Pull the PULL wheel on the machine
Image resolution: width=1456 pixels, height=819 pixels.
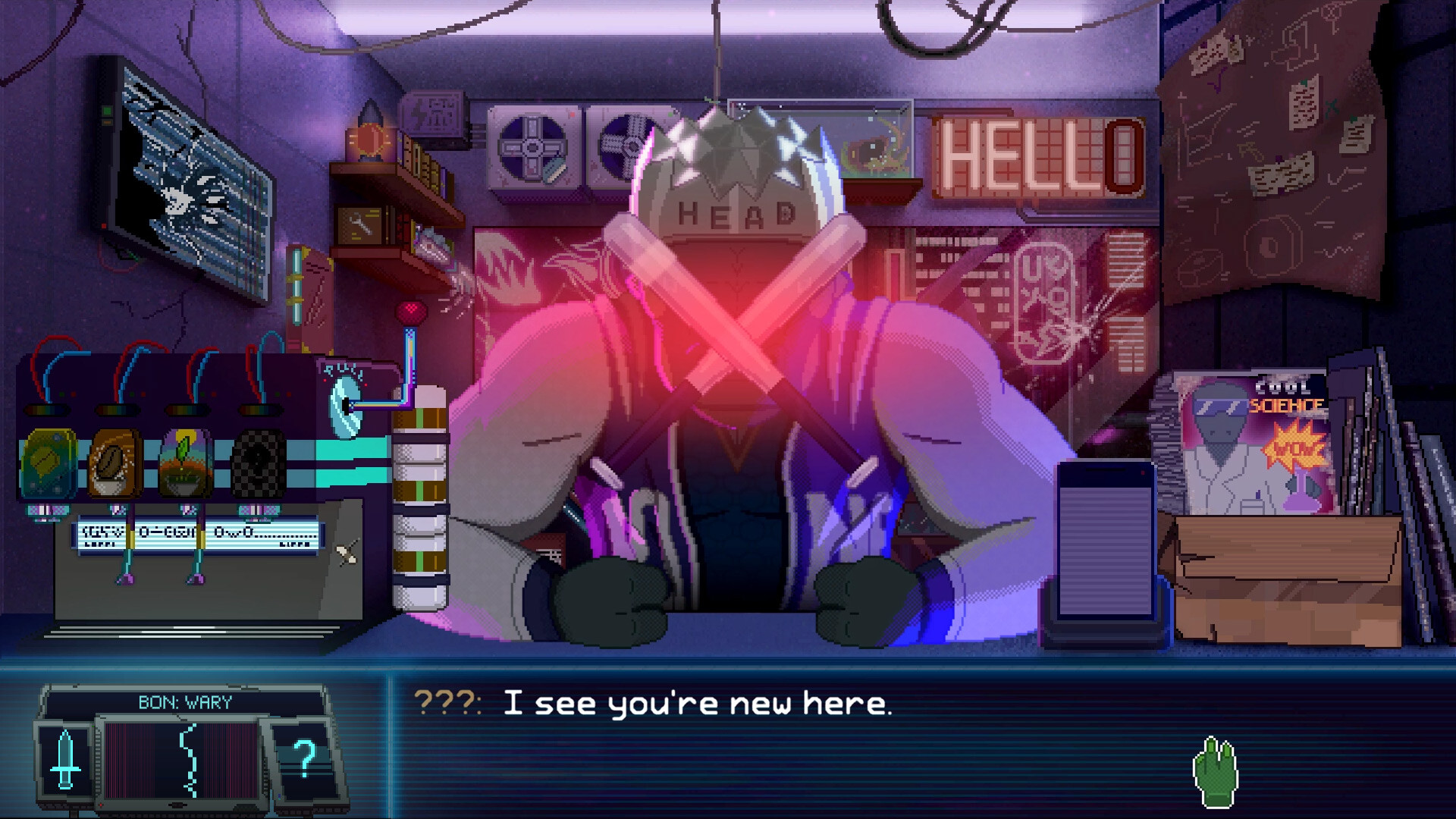[345, 406]
